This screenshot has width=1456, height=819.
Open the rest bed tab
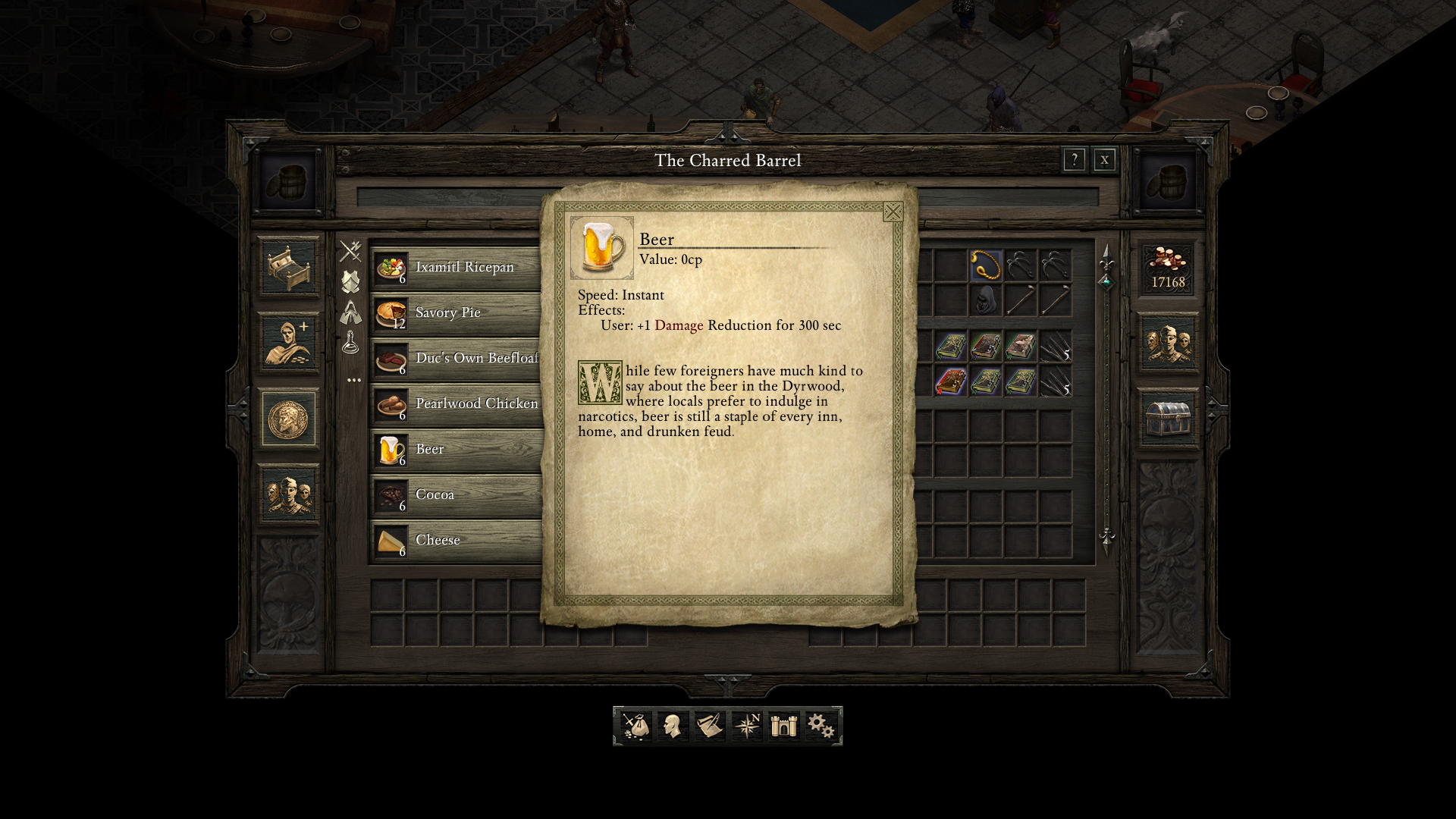(288, 267)
